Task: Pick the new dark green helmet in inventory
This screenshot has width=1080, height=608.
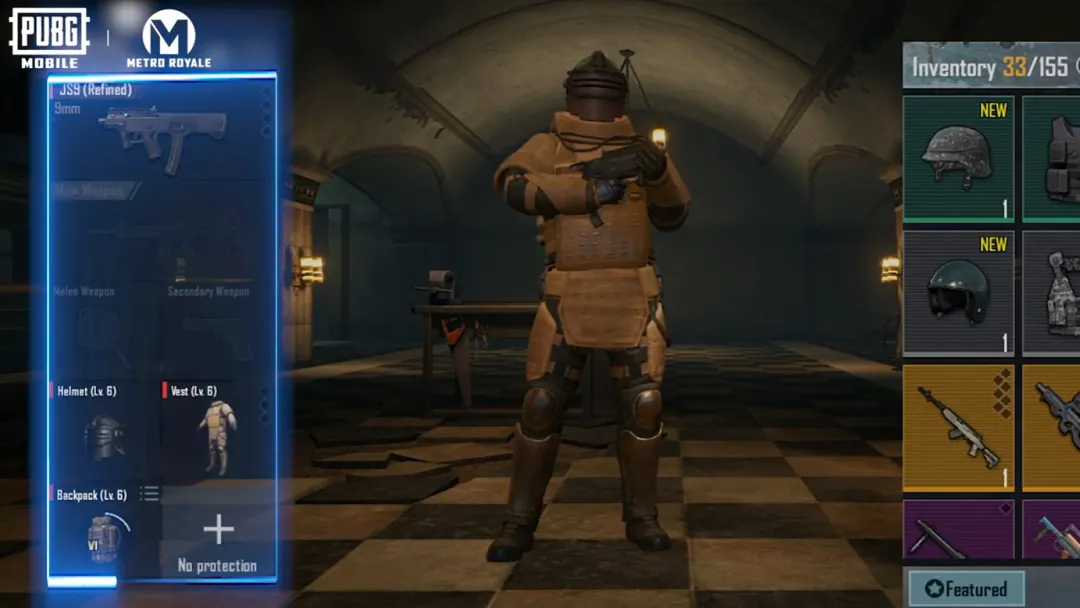Action: [958, 294]
